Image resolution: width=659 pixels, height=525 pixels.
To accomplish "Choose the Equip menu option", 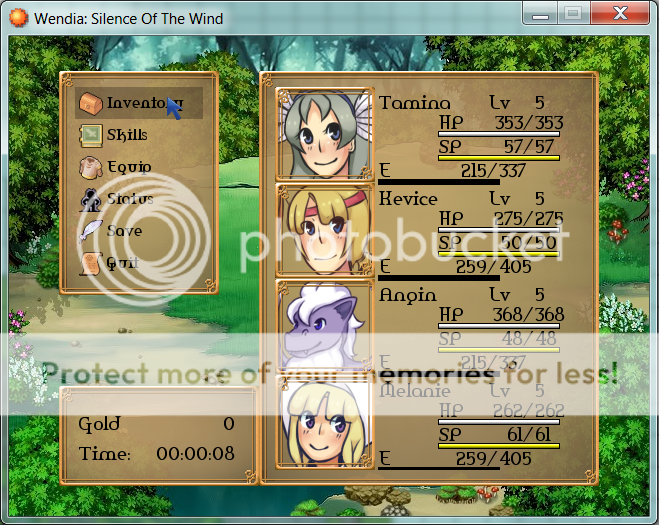I will click(x=128, y=166).
